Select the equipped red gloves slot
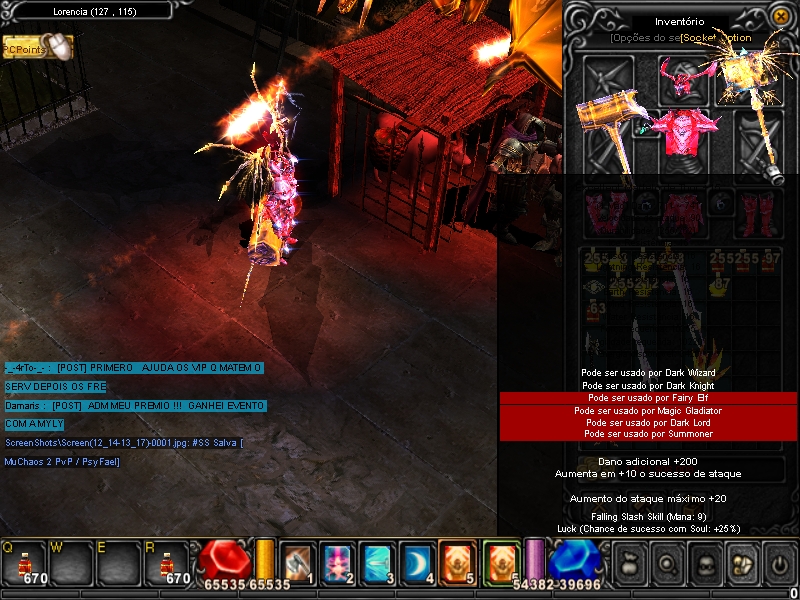 click(x=603, y=209)
